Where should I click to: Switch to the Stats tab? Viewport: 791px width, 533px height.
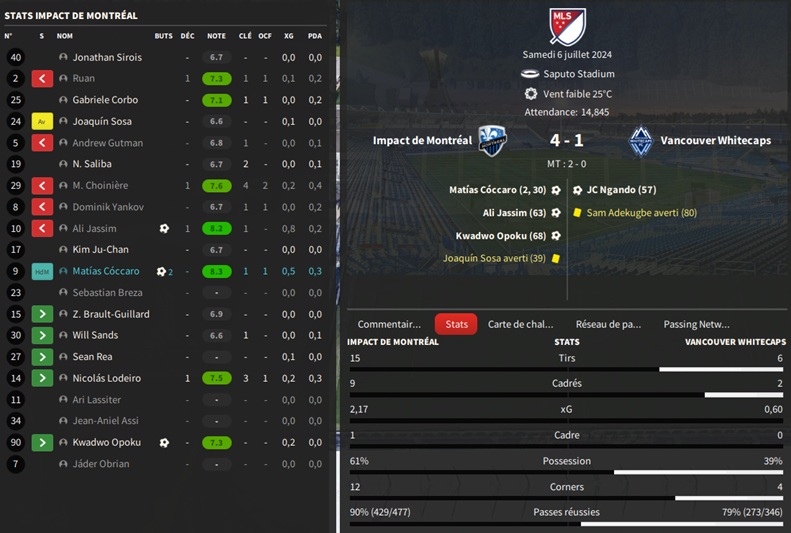(x=456, y=324)
